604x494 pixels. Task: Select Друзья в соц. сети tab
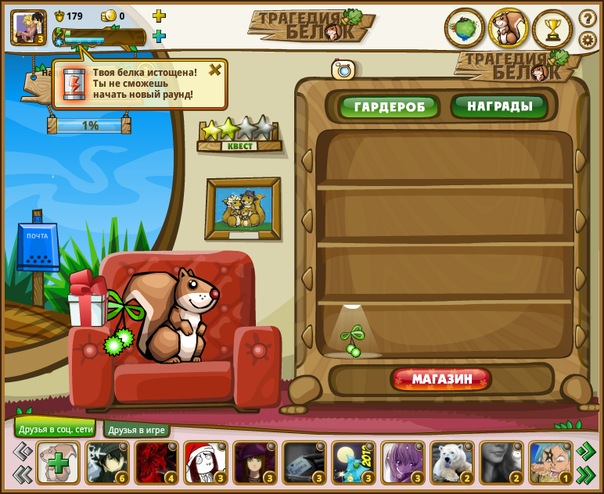pyautogui.click(x=55, y=430)
